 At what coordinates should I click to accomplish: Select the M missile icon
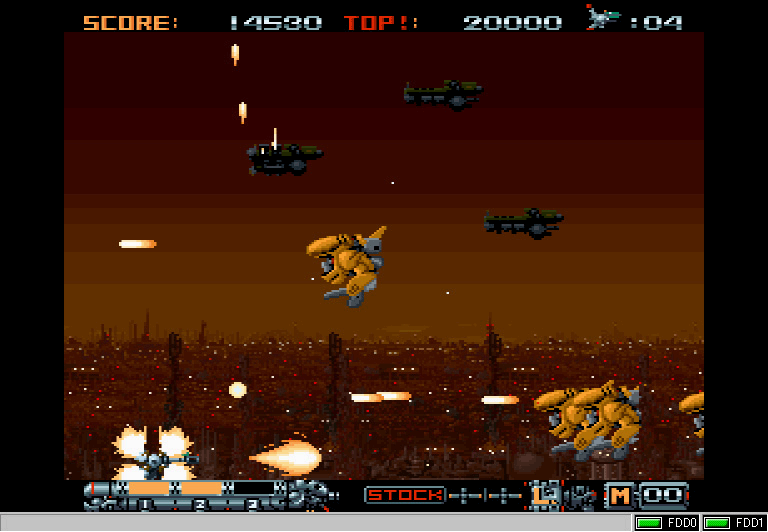click(x=620, y=494)
